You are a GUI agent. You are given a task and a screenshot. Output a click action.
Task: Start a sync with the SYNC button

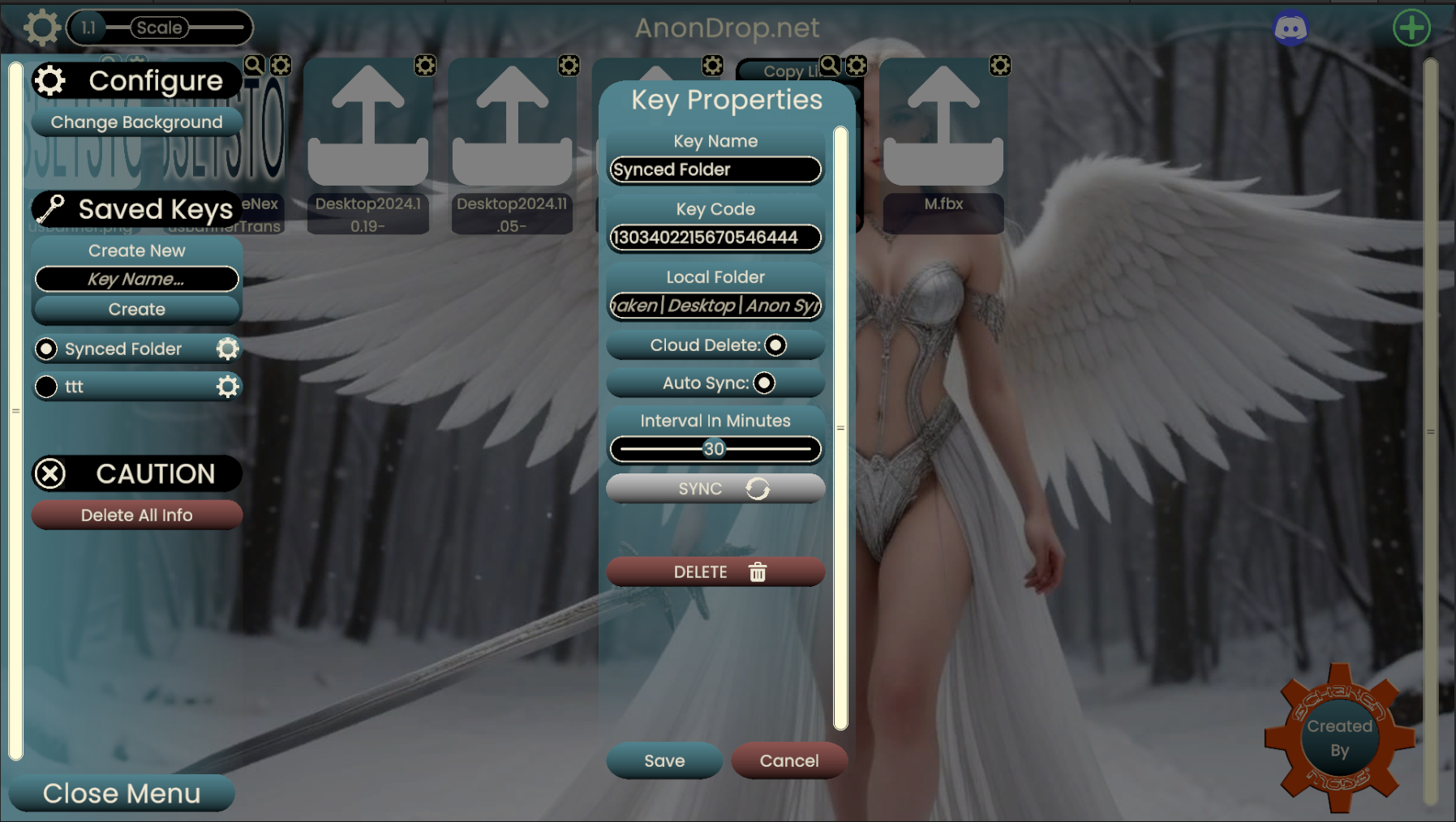pyautogui.click(x=715, y=489)
